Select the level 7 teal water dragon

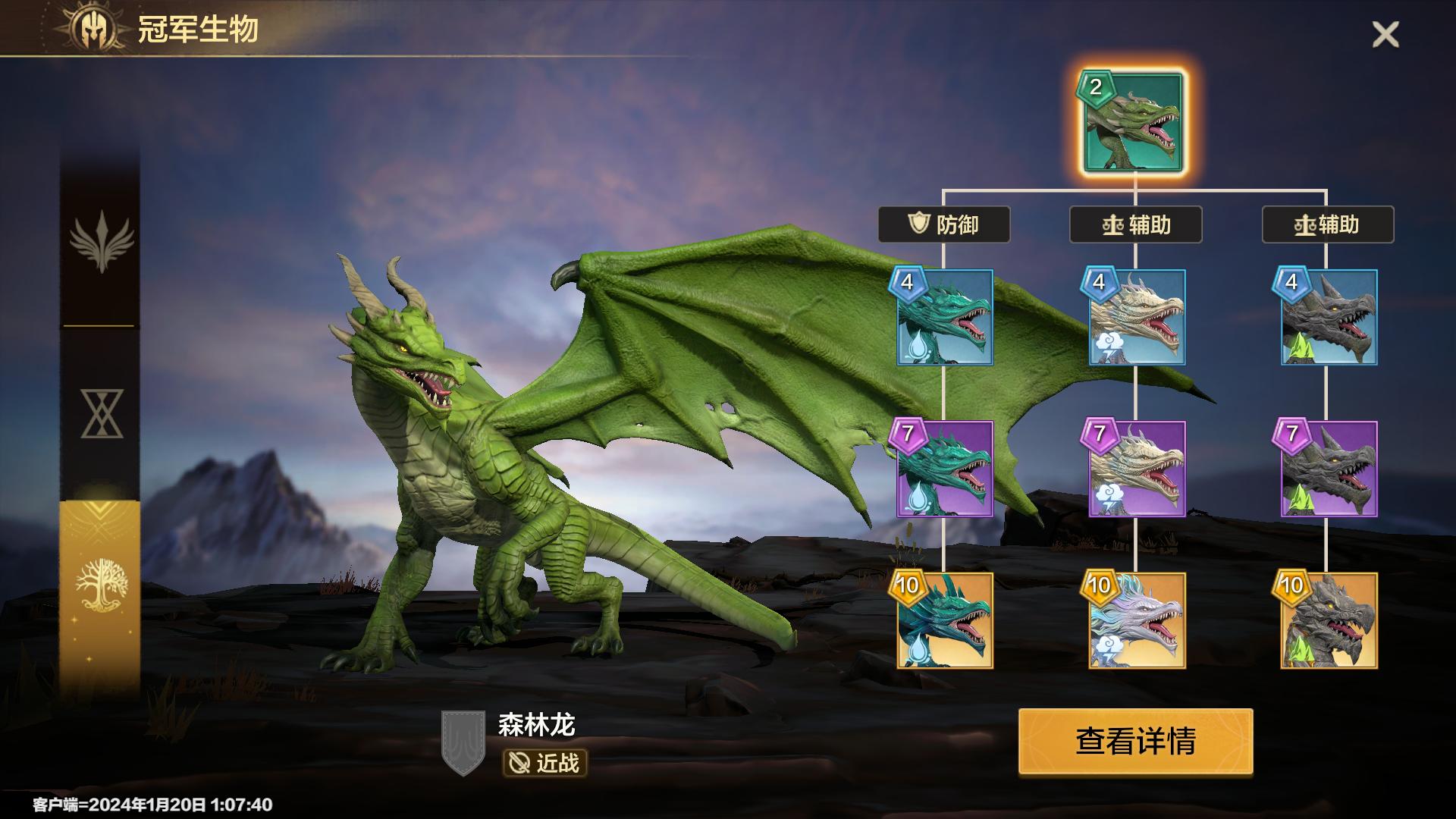945,469
